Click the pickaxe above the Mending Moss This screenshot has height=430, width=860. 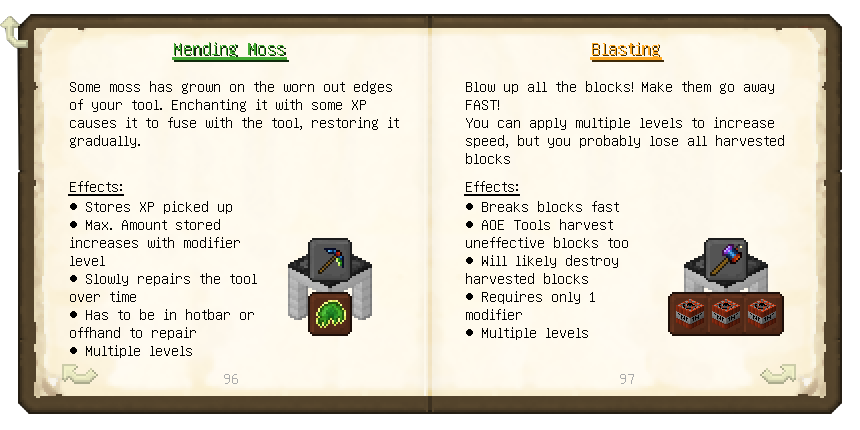click(329, 261)
